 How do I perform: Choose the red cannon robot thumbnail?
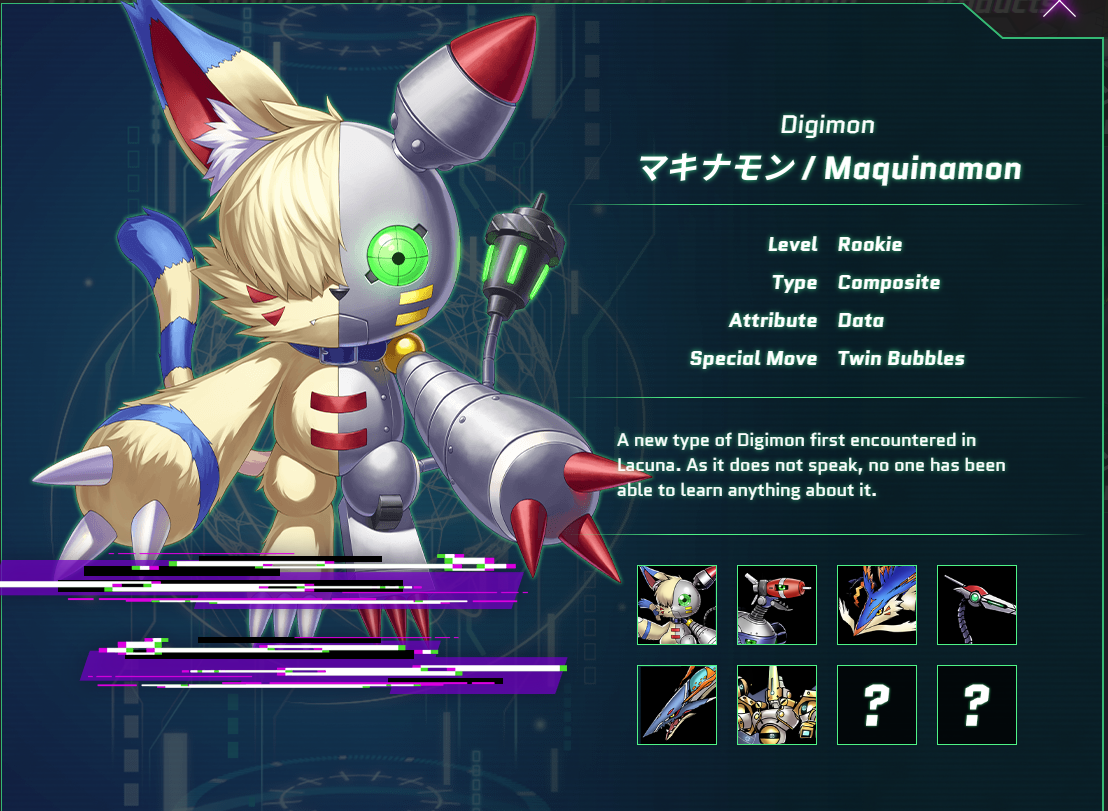(777, 605)
